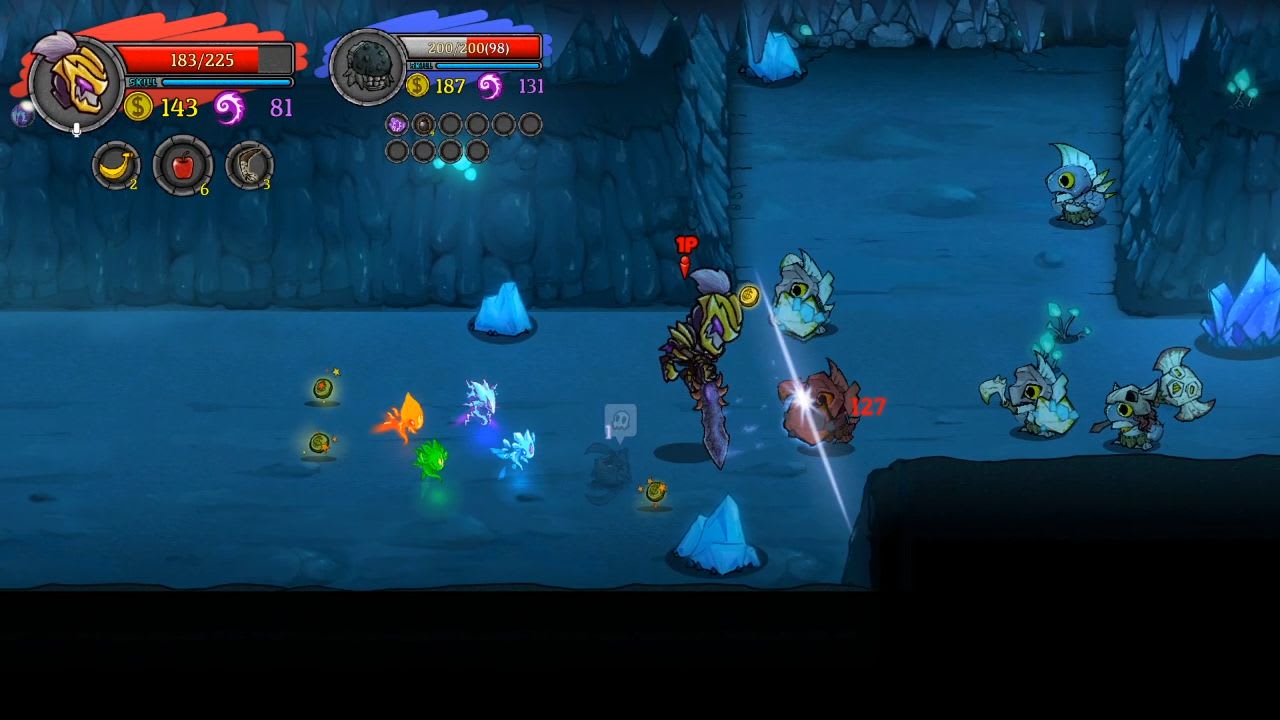Click the bomb item in player two's inventory

[x=422, y=124]
